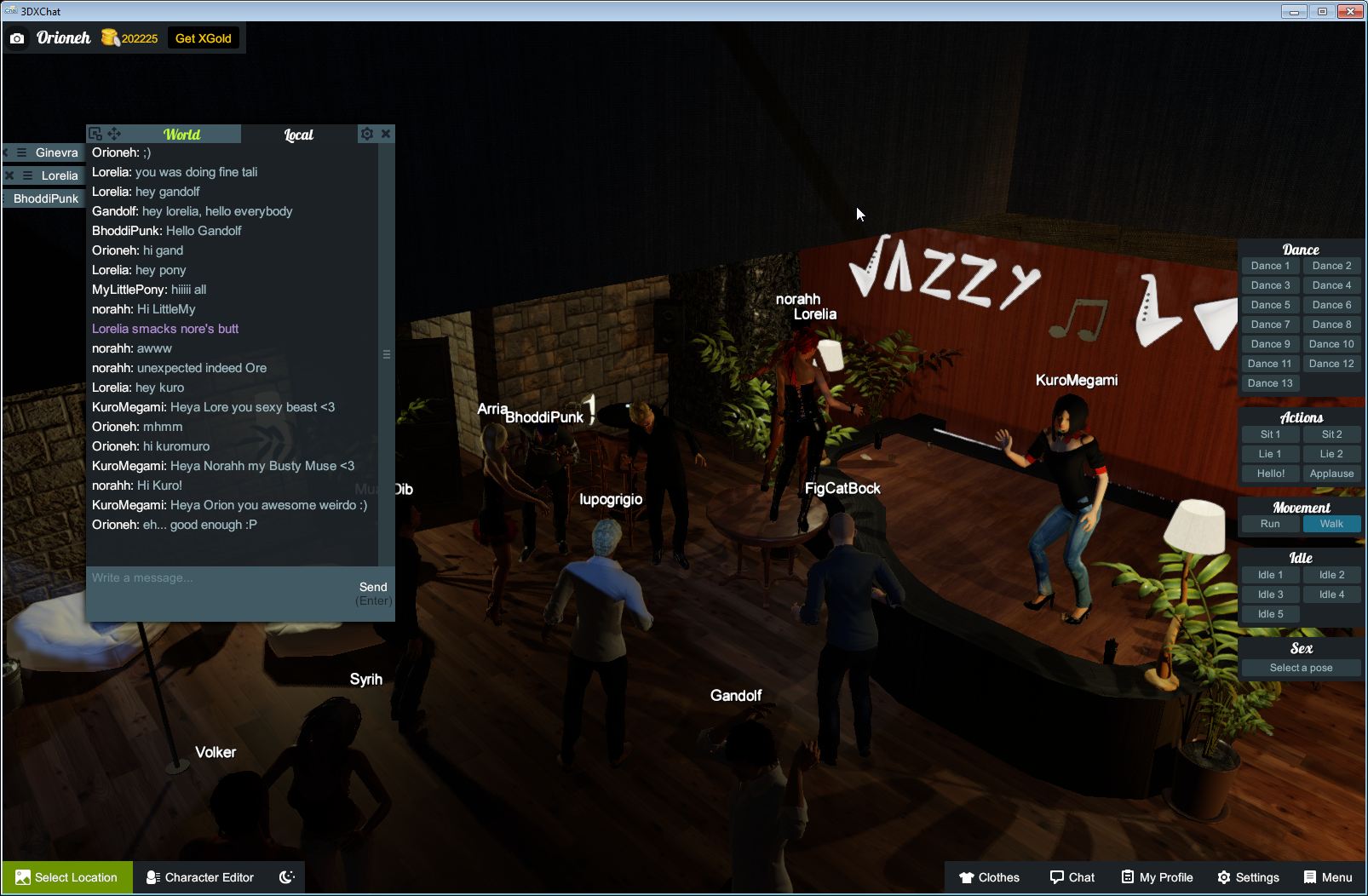Viewport: 1368px width, 896px height.
Task: Click the detach chat window icon
Action: 95,134
